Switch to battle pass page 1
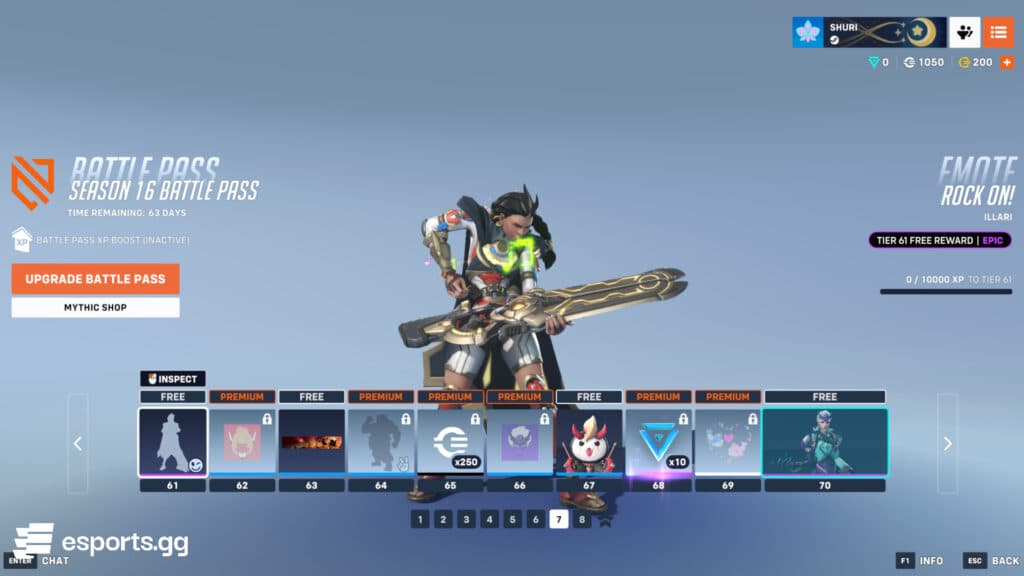This screenshot has width=1024, height=576. [420, 519]
